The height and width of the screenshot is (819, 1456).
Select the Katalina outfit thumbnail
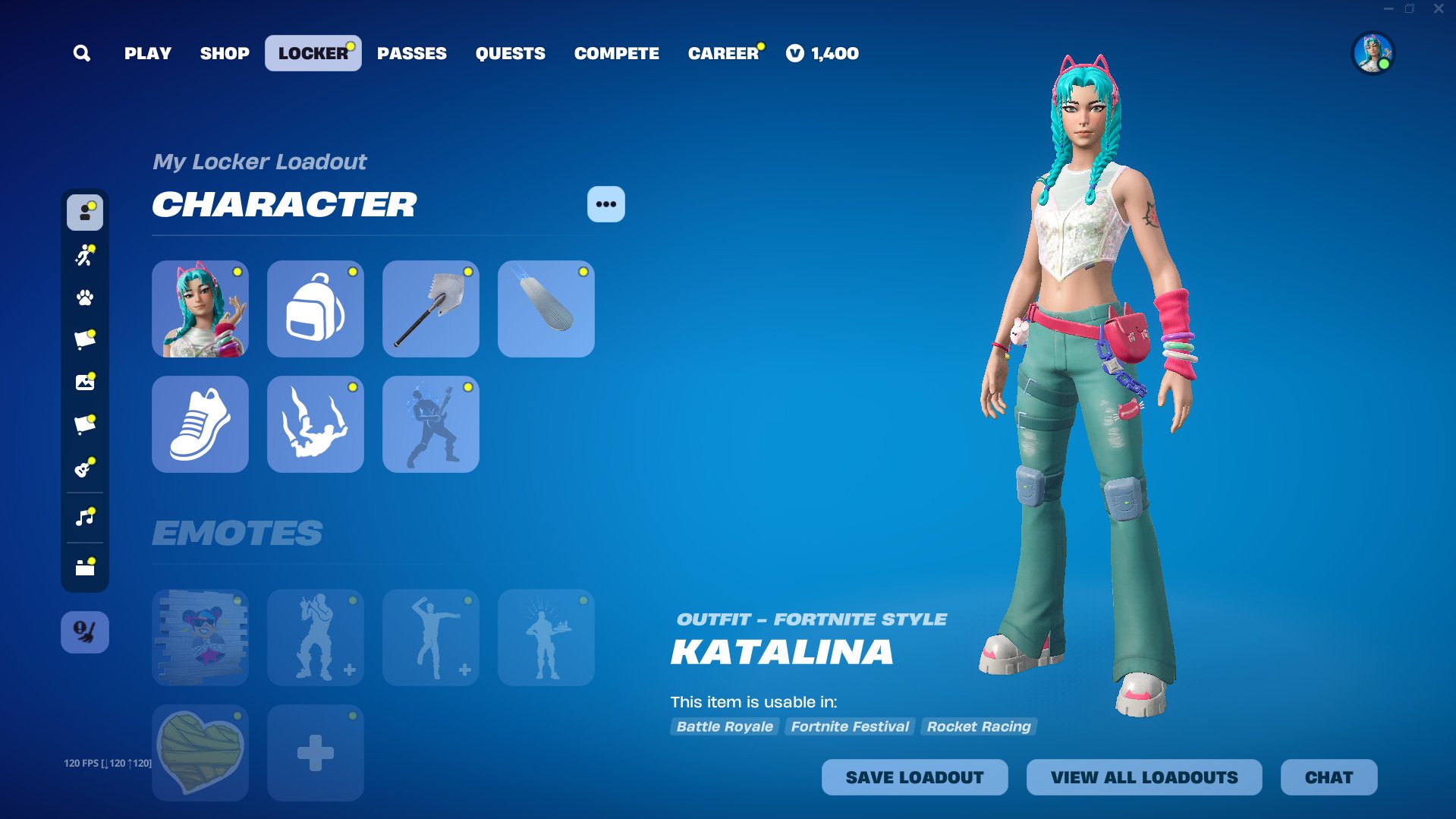pyautogui.click(x=200, y=308)
